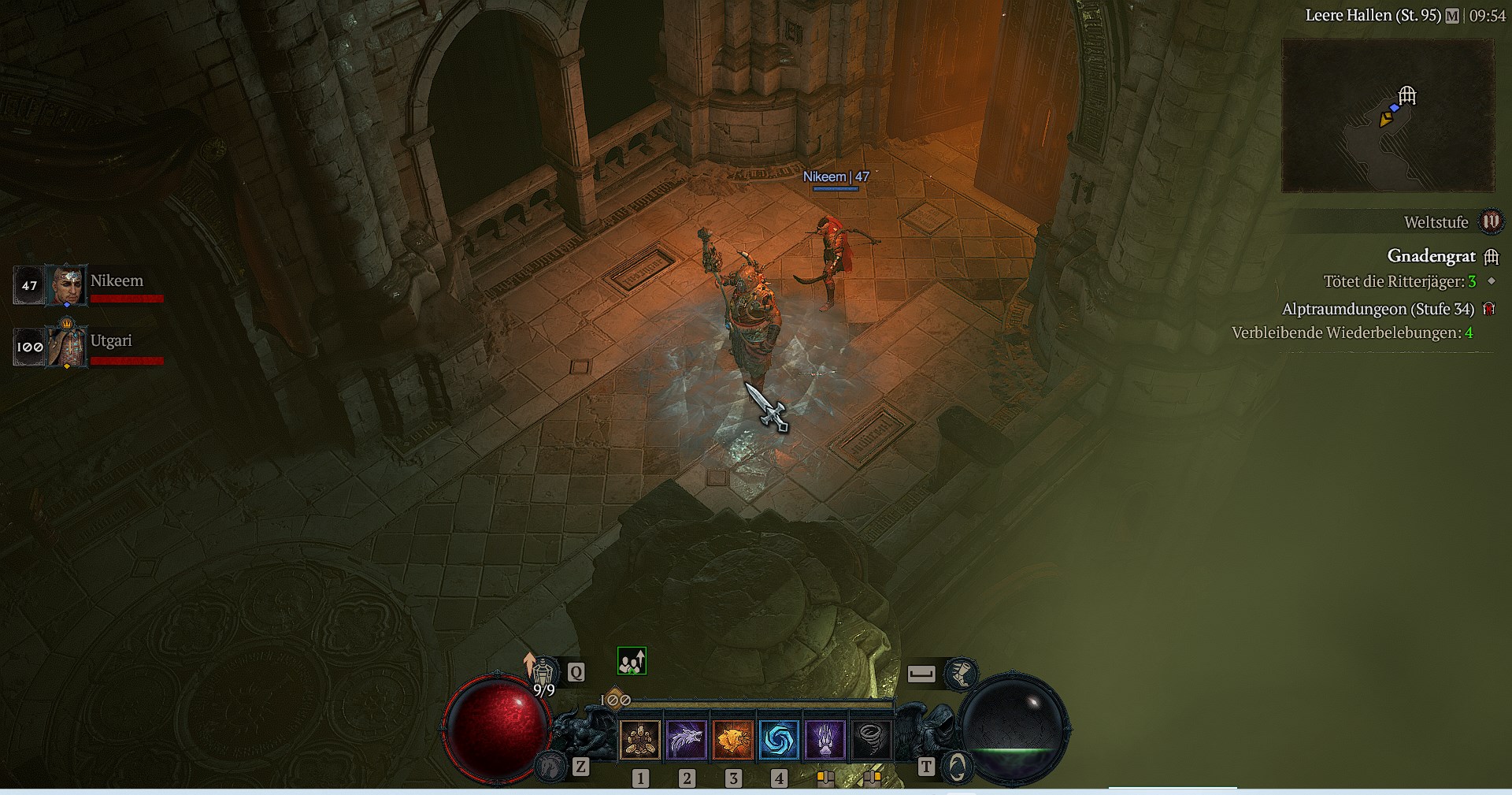This screenshot has width=1512, height=795.
Task: Click the Weltstufe world tier emblem
Action: [1491, 222]
